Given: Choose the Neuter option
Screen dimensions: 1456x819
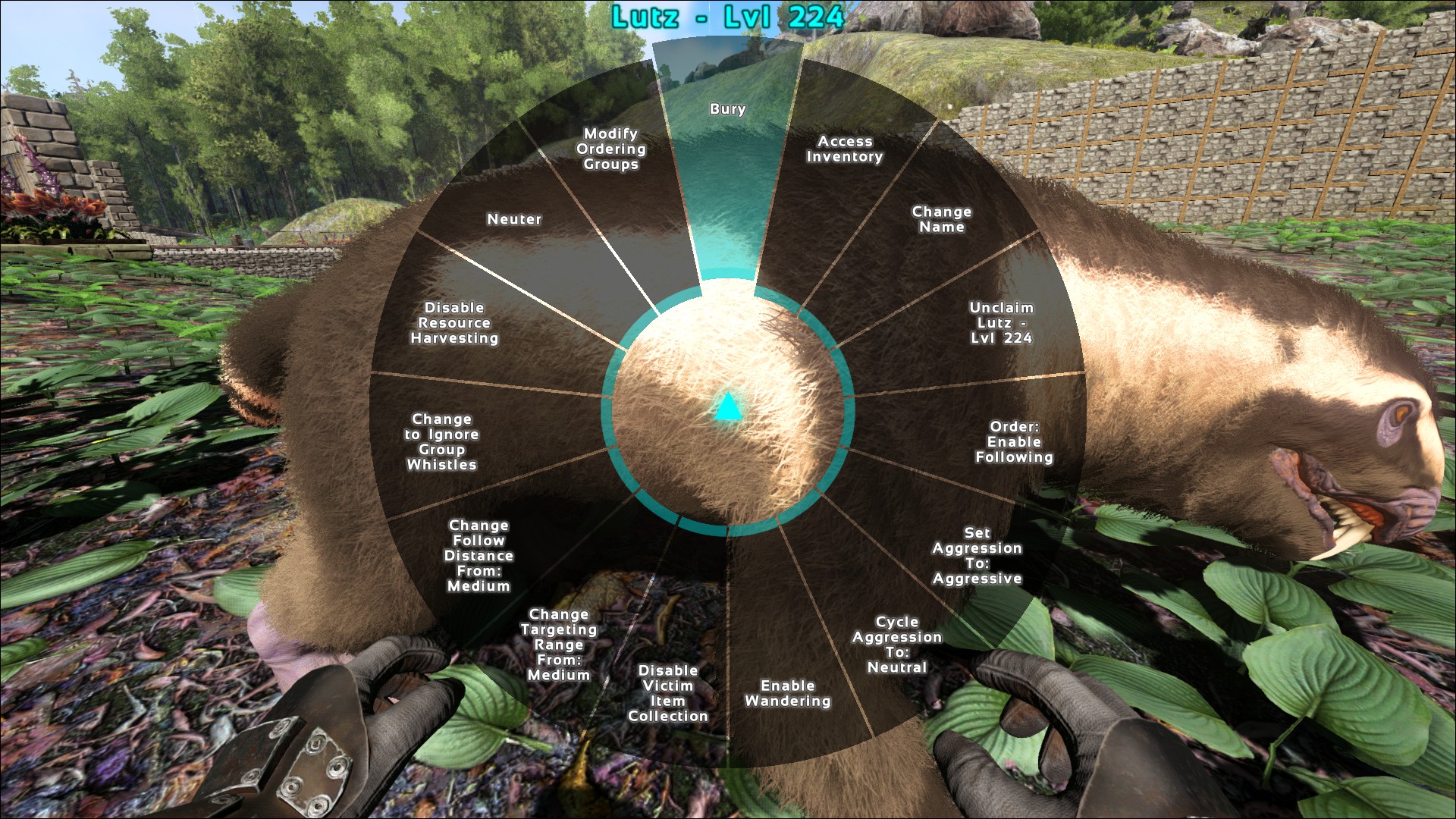Looking at the screenshot, I should (x=514, y=219).
